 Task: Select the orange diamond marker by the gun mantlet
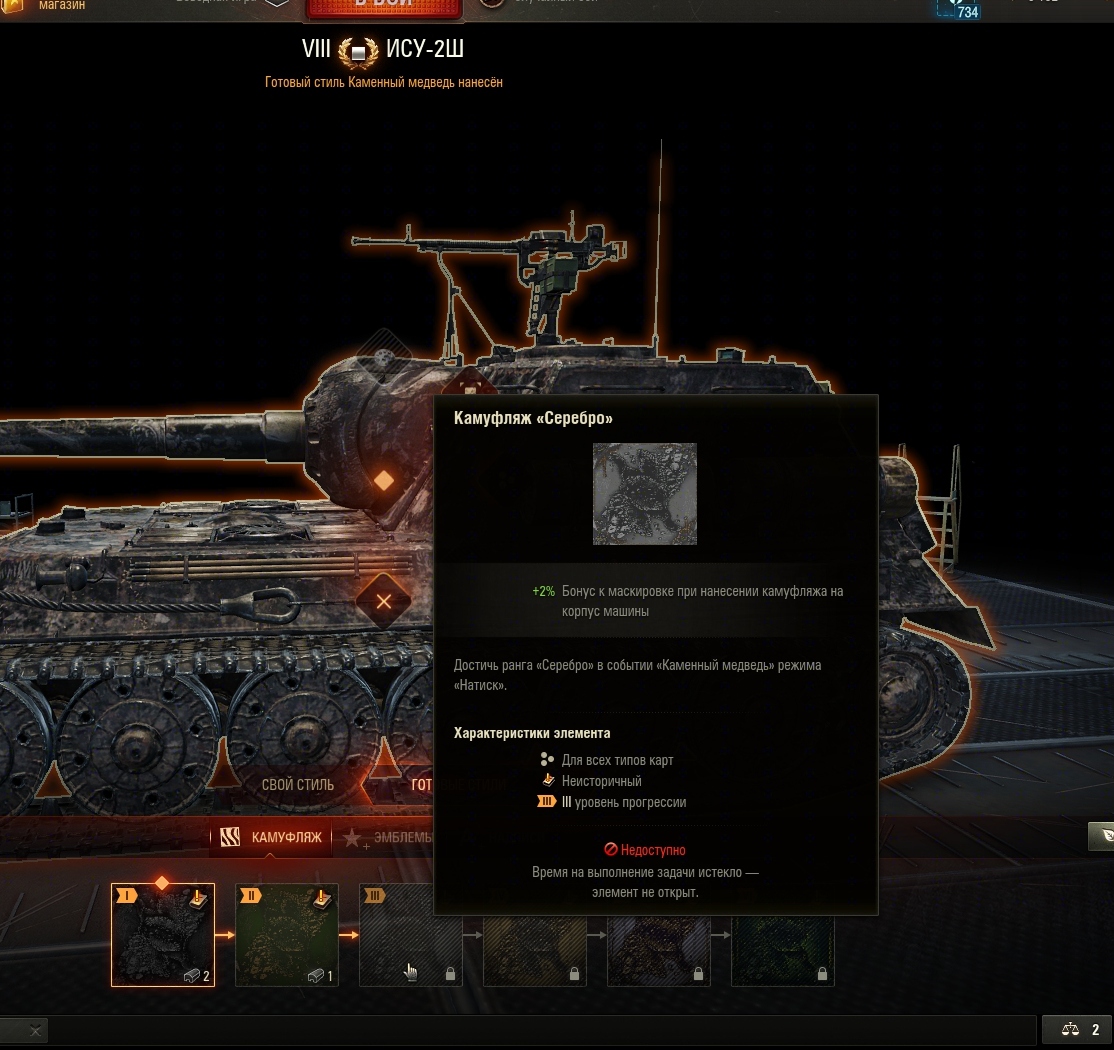click(383, 481)
